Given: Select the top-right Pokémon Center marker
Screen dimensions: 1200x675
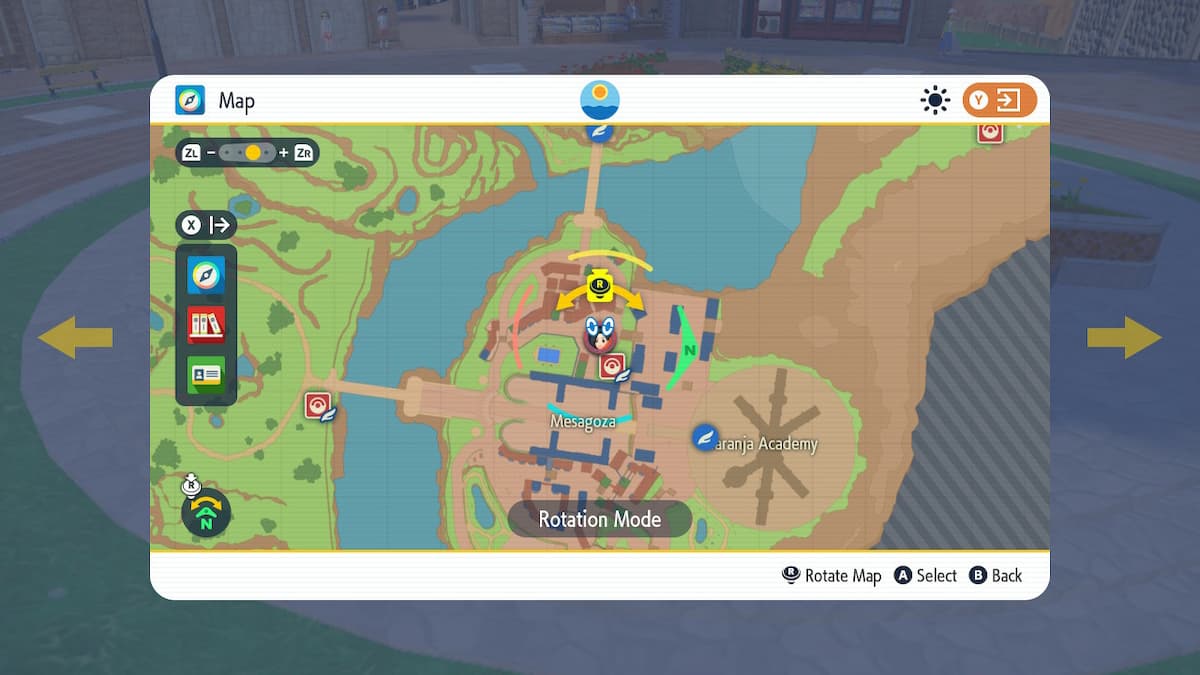Looking at the screenshot, I should 990,131.
